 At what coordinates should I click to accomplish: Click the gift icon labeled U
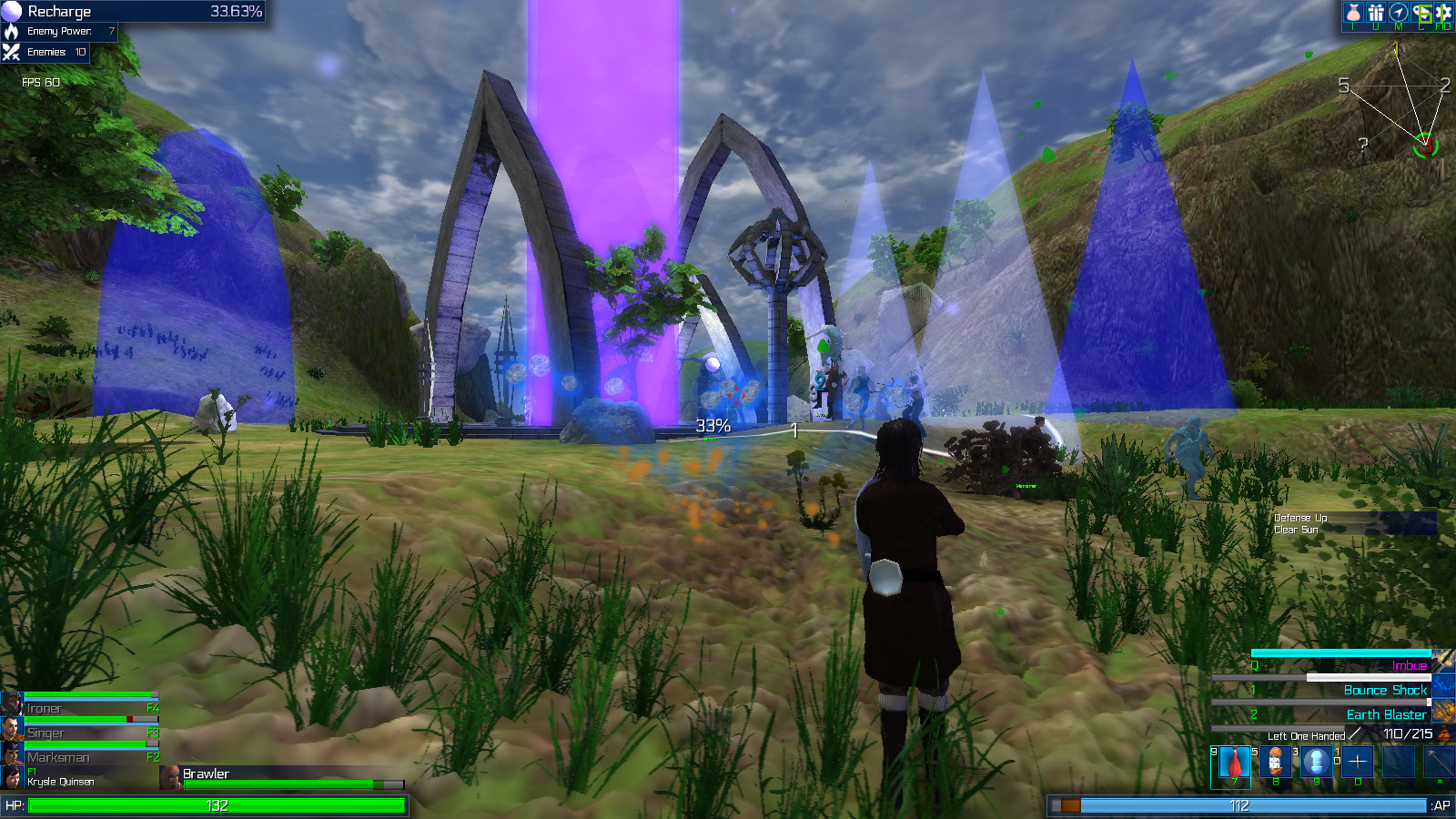[1376, 12]
